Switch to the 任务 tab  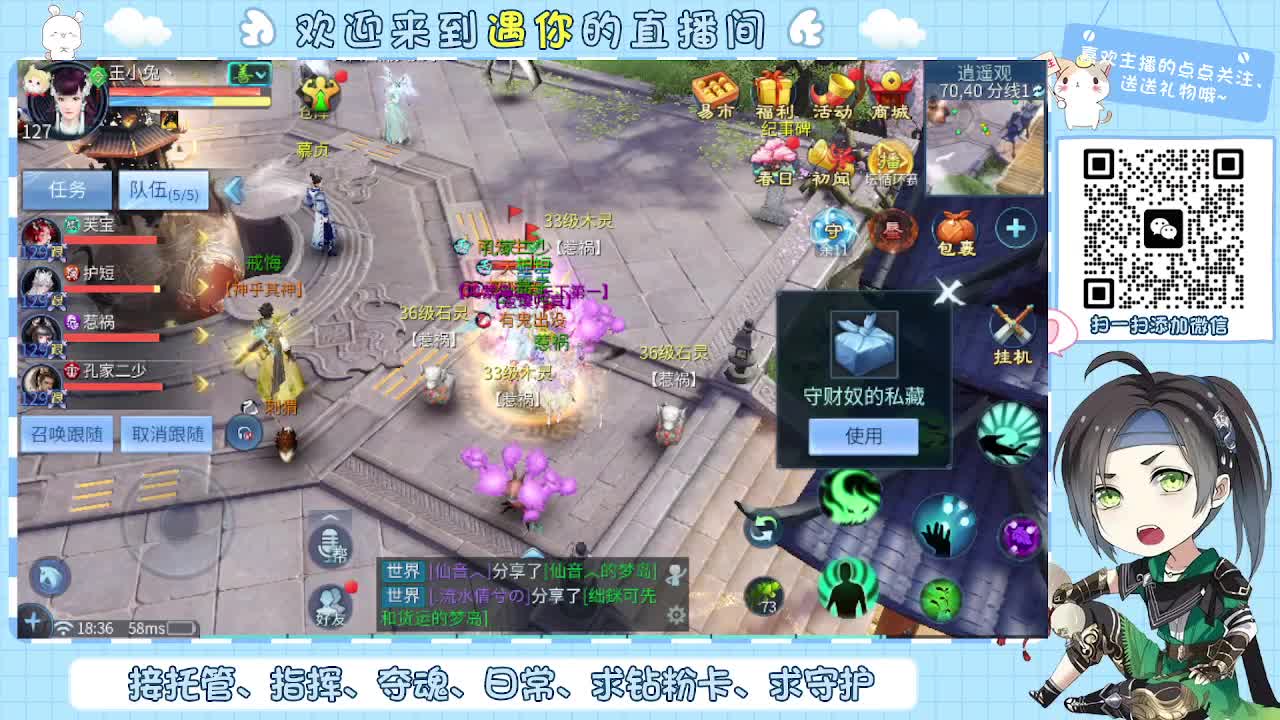[x=66, y=190]
